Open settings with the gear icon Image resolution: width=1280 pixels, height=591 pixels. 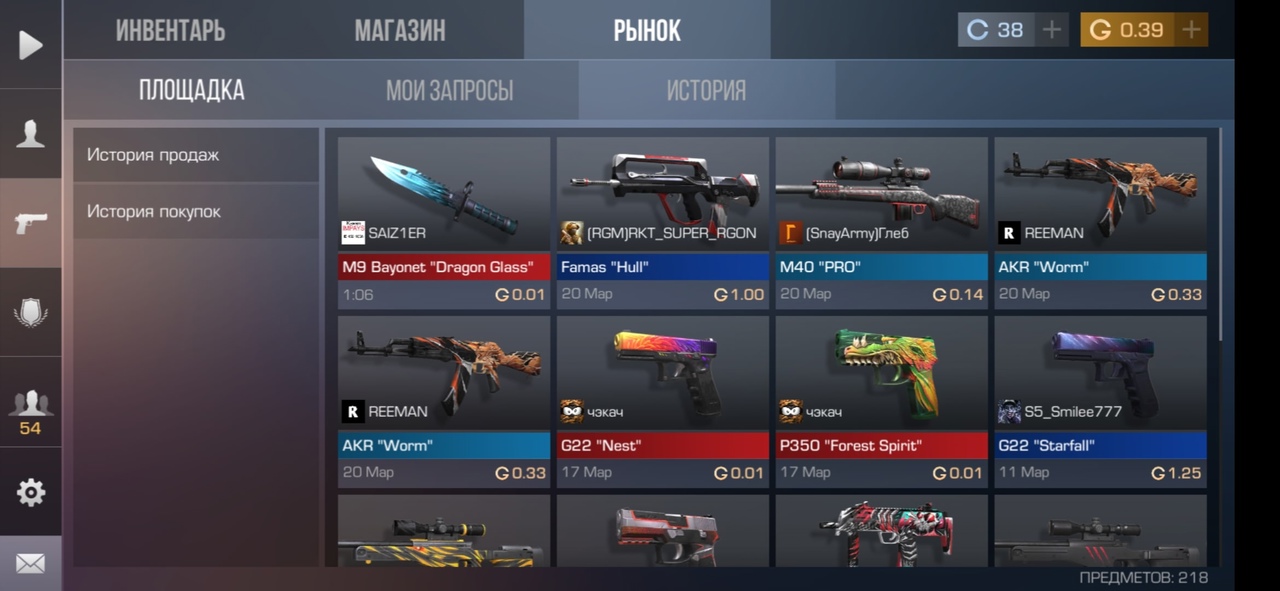pyautogui.click(x=30, y=492)
